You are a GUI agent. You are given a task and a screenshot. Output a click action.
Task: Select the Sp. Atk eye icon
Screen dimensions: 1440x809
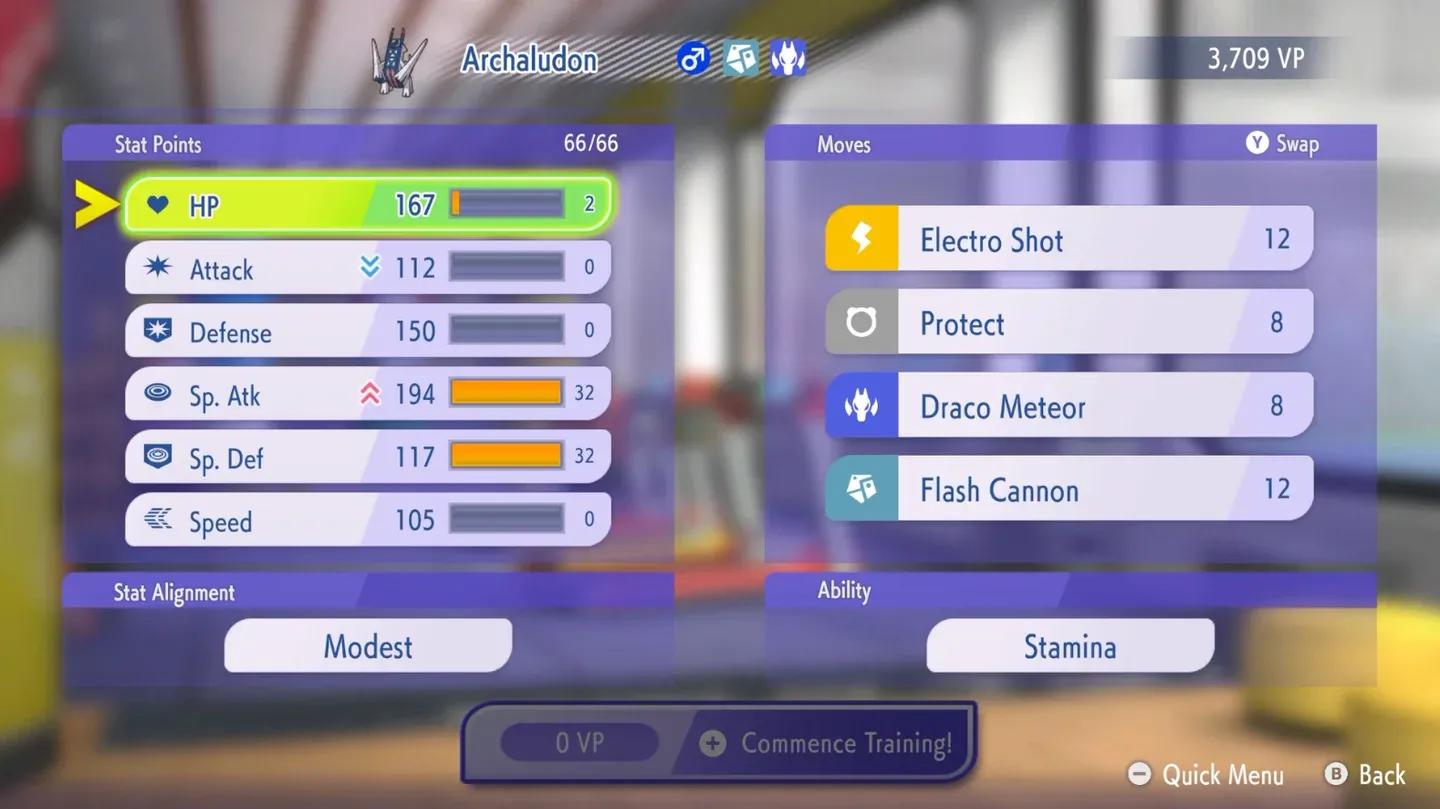click(156, 394)
